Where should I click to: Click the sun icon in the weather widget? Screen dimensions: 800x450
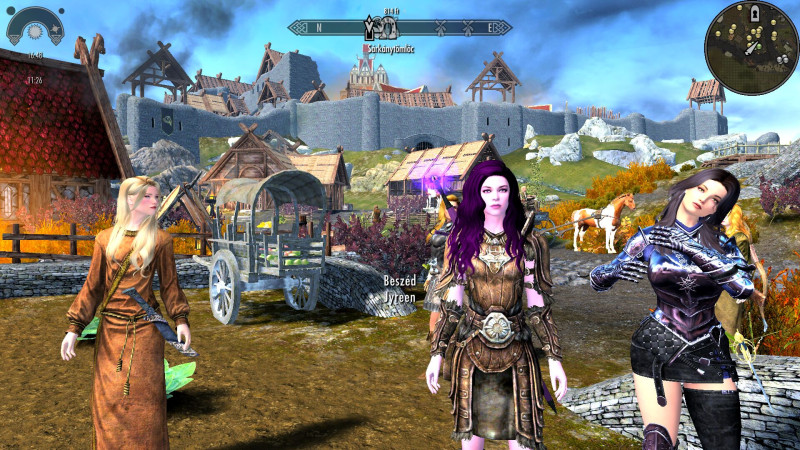[x=37, y=32]
